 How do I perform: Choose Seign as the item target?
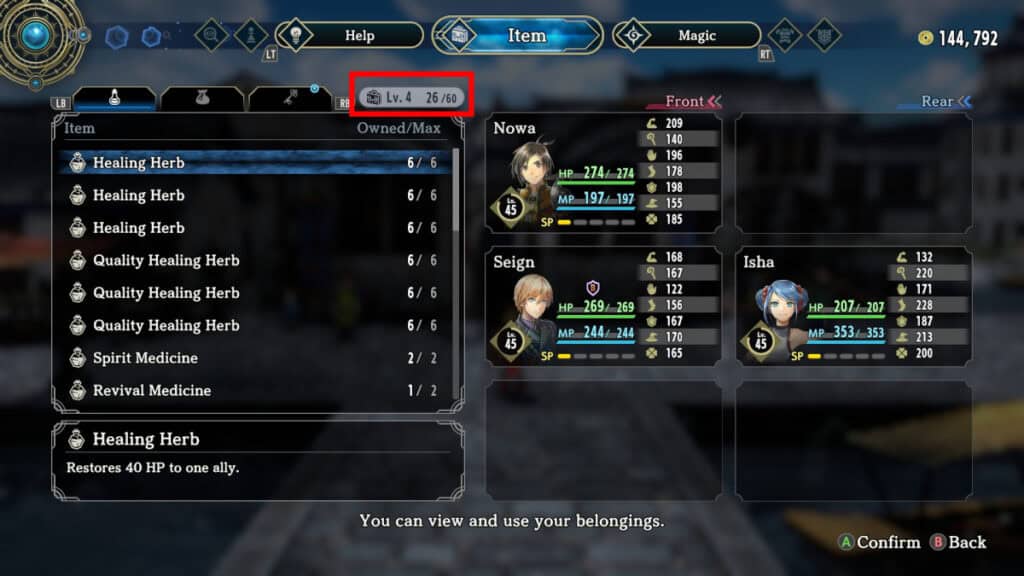[x=603, y=306]
